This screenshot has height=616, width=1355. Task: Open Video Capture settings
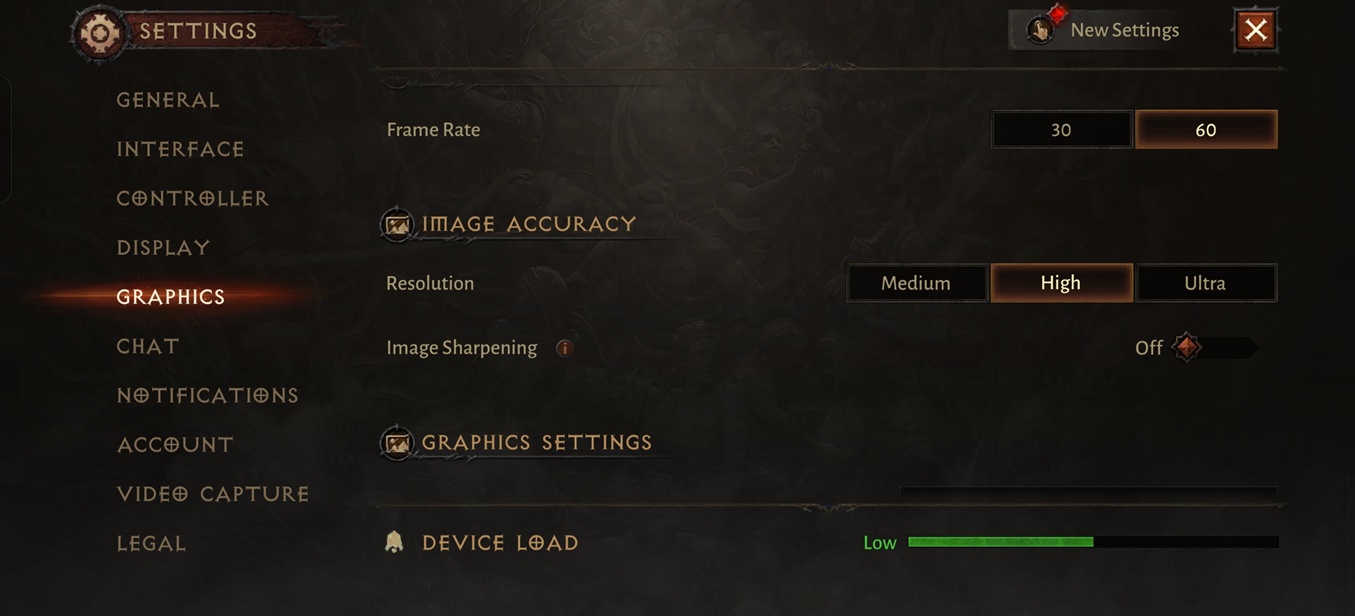pyautogui.click(x=212, y=494)
